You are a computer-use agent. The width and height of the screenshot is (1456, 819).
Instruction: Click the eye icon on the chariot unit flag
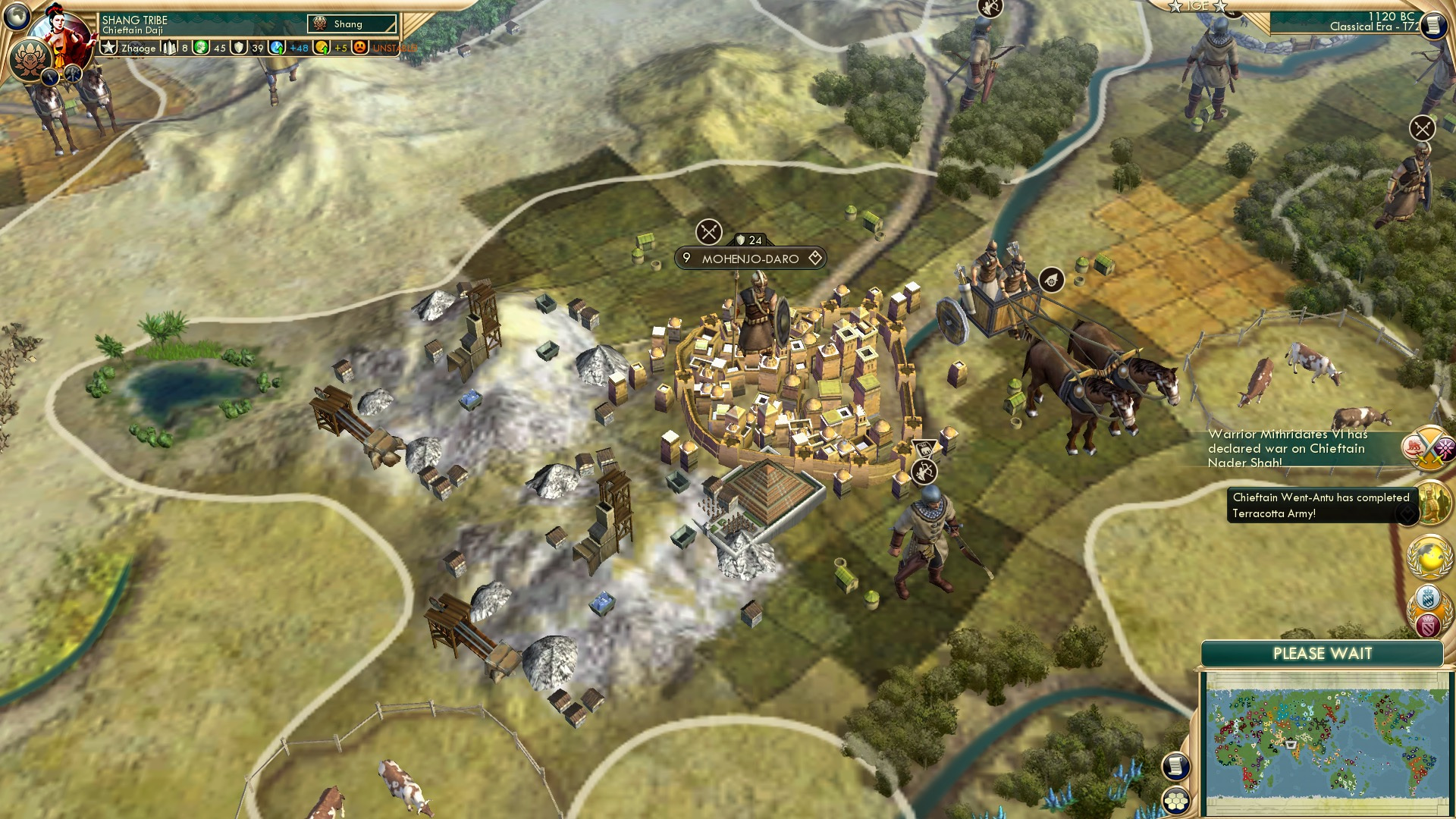pos(1053,280)
